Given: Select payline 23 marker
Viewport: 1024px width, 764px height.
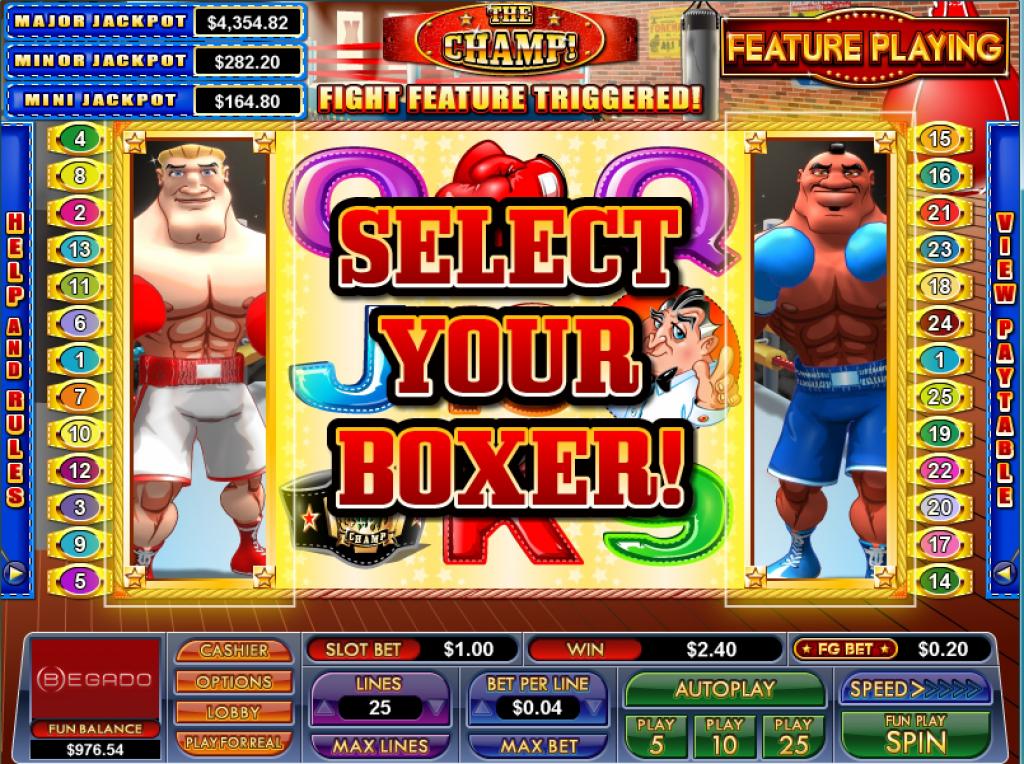Looking at the screenshot, I should tap(939, 249).
